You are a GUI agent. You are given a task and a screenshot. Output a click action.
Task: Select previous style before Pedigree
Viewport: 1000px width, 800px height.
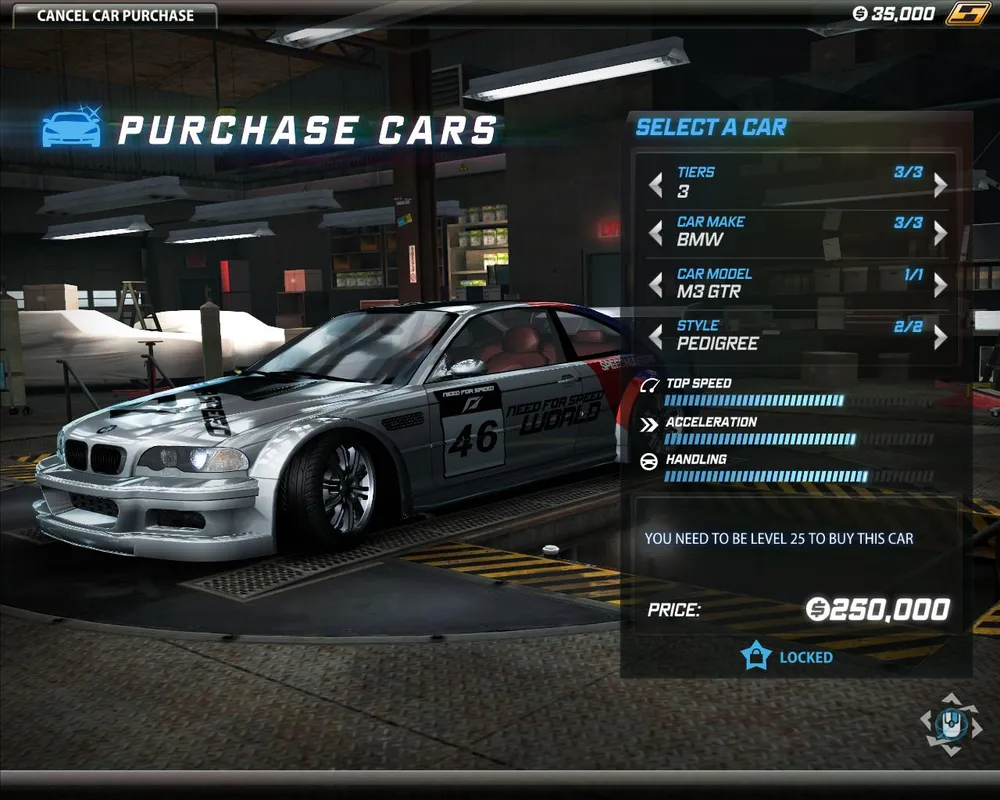(656, 337)
